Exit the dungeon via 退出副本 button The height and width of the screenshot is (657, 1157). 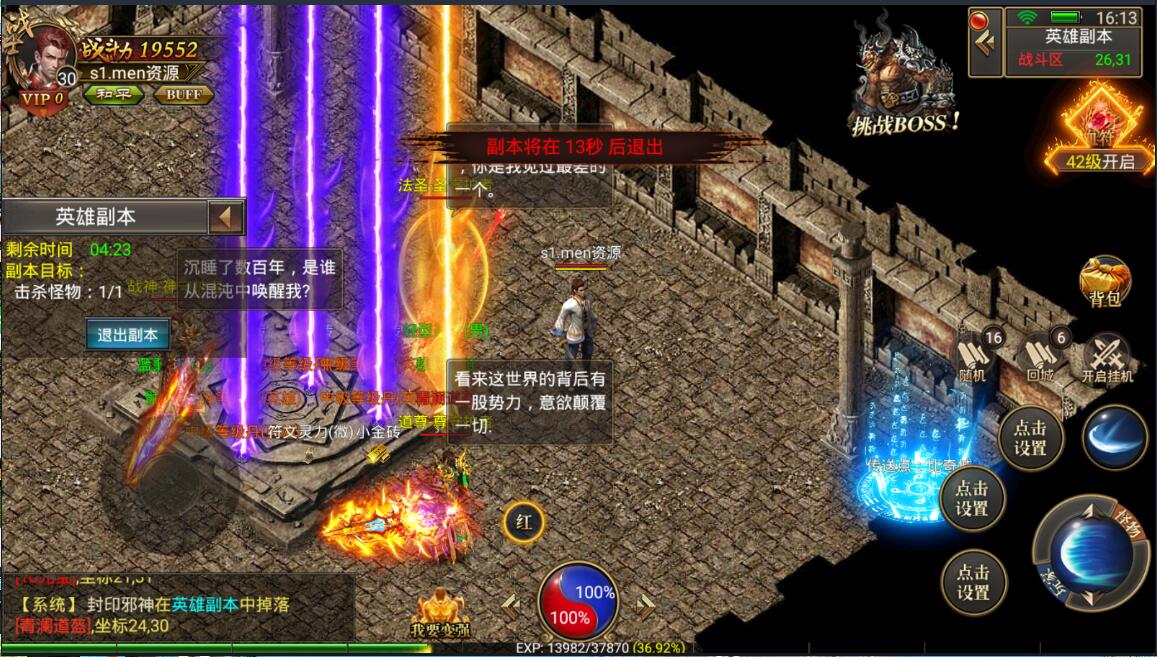(x=127, y=335)
